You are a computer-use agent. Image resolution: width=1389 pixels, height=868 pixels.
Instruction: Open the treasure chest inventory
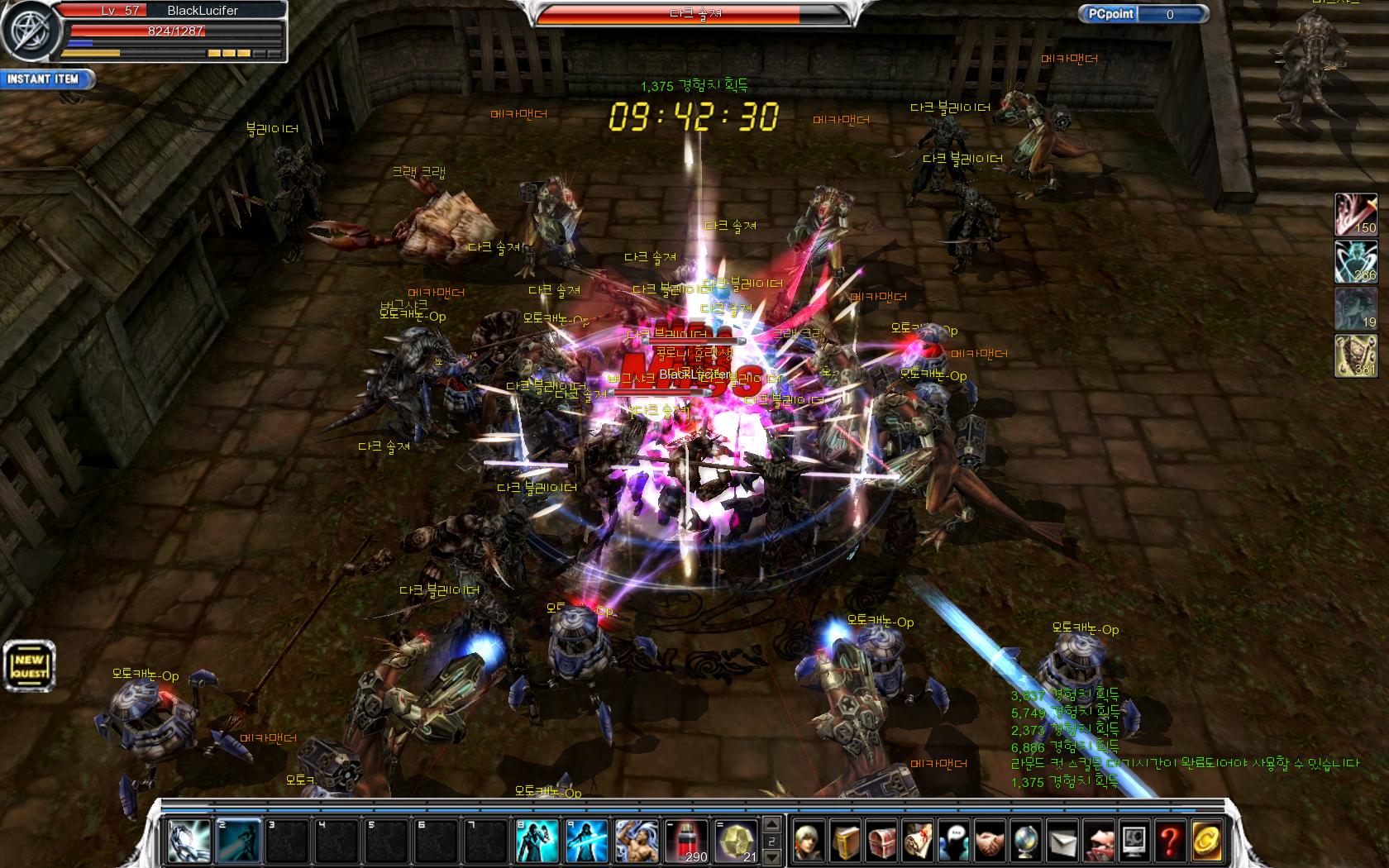[882, 842]
